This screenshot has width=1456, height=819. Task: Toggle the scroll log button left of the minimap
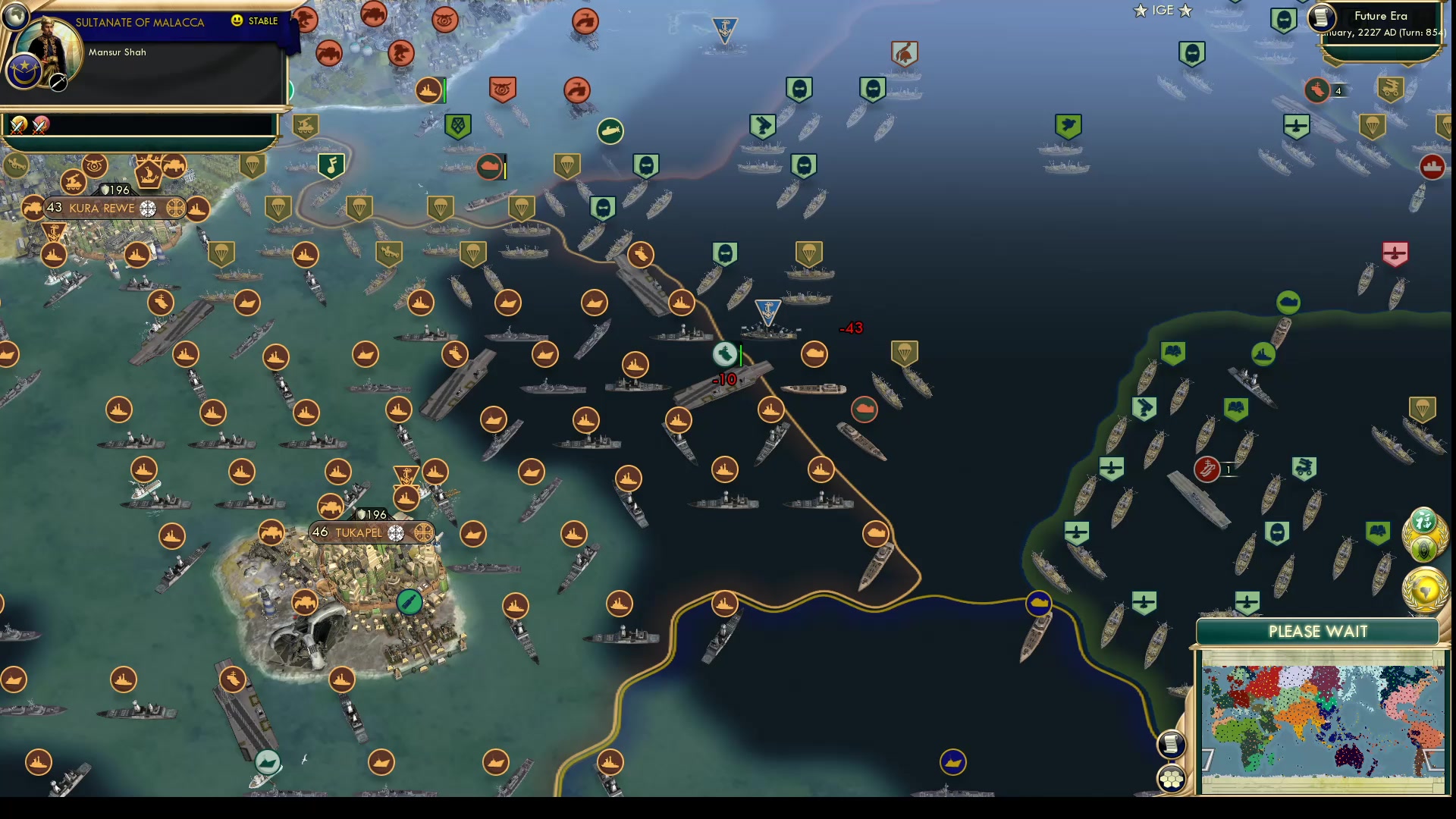click(1171, 745)
